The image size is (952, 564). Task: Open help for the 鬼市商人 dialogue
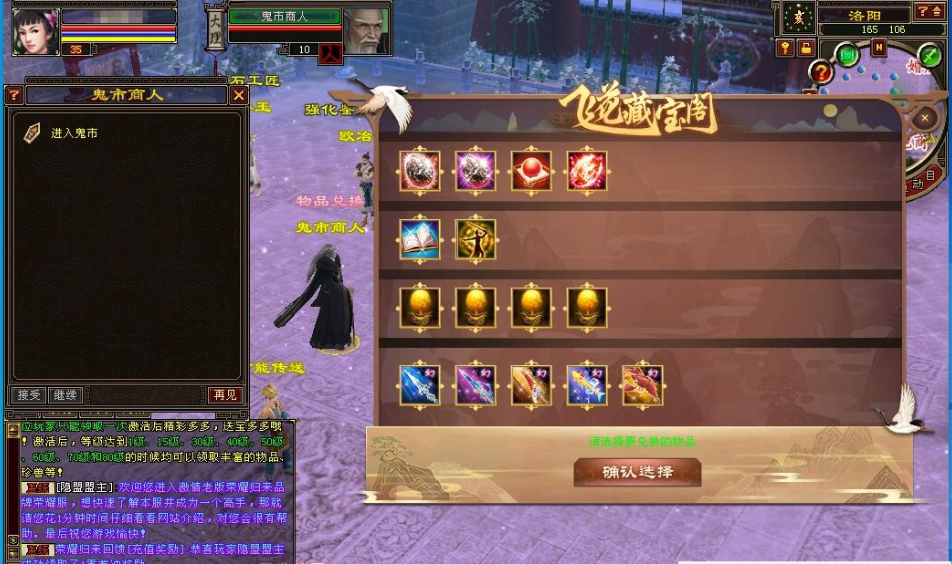(14, 95)
